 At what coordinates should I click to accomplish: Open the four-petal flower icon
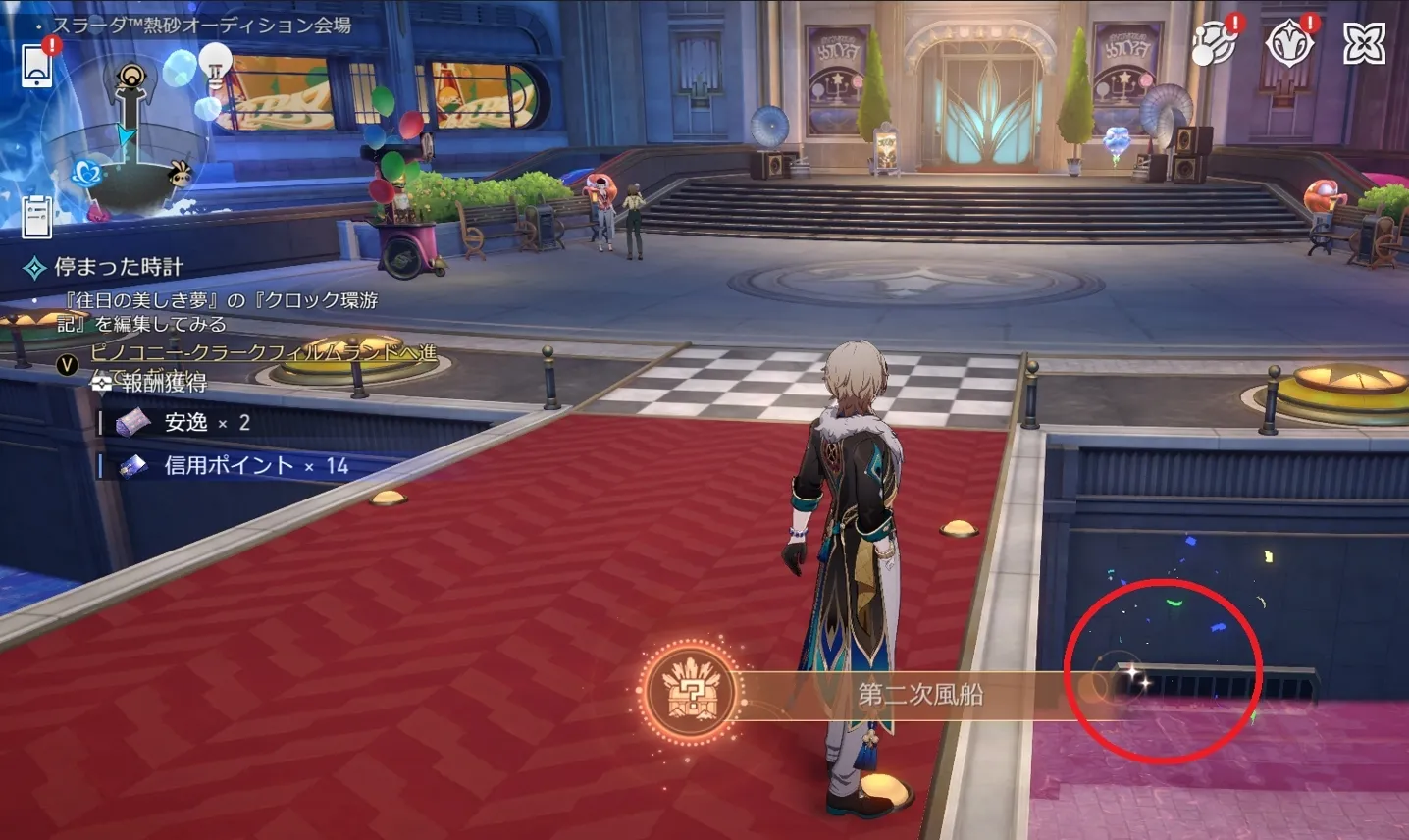tap(1364, 43)
